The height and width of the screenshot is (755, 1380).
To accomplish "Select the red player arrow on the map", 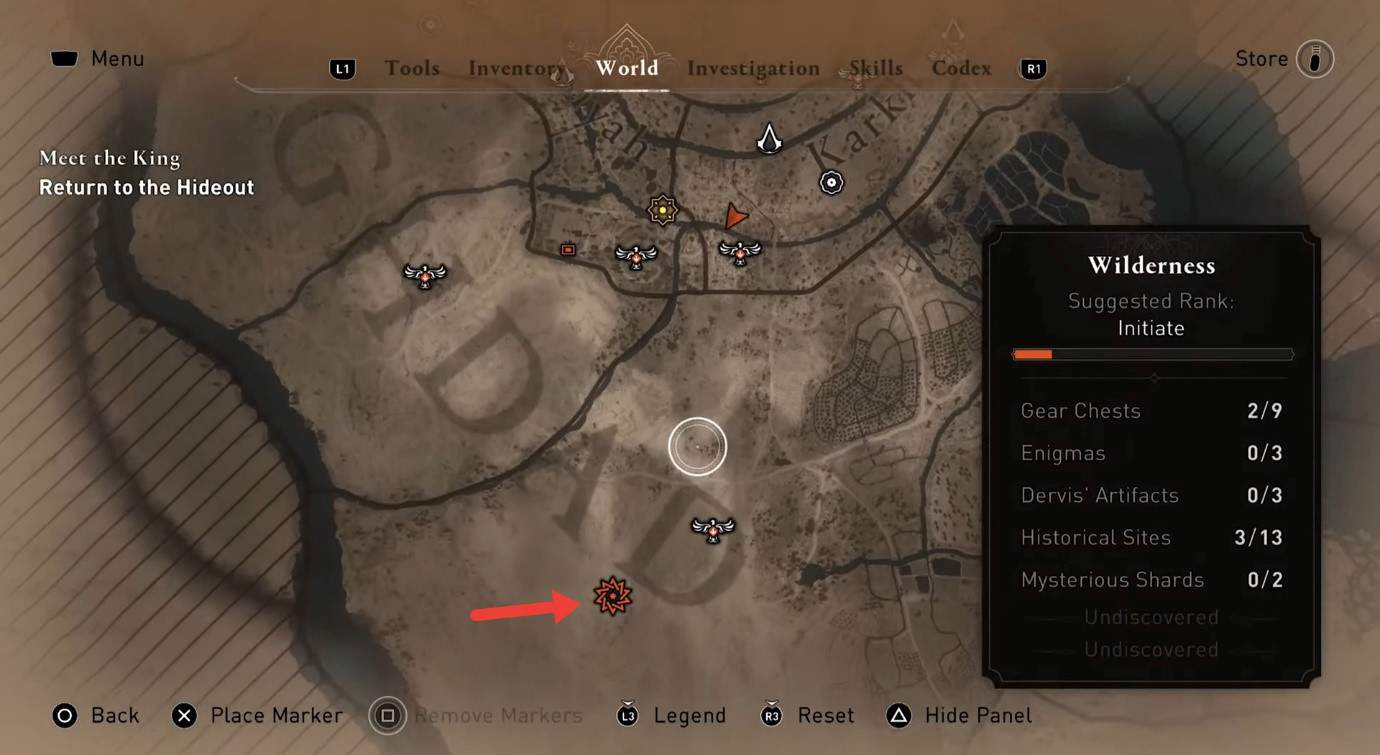I will click(x=736, y=215).
